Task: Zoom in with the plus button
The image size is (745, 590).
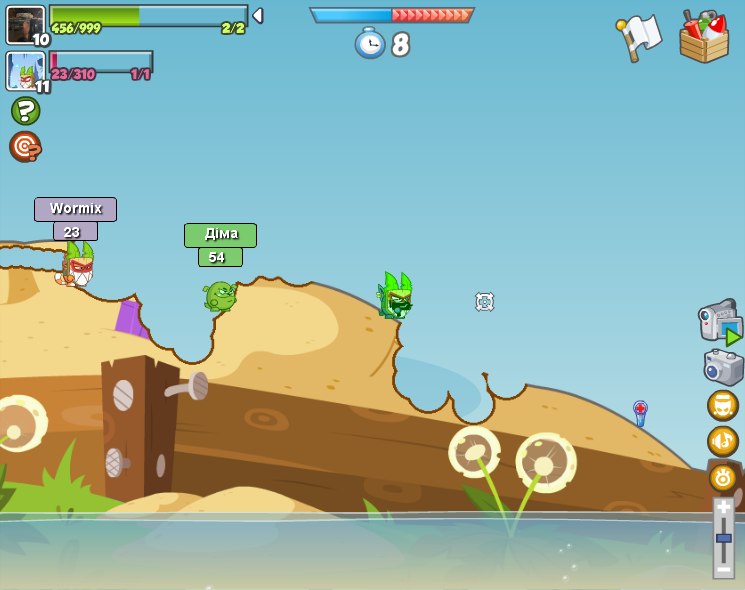Action: click(723, 507)
